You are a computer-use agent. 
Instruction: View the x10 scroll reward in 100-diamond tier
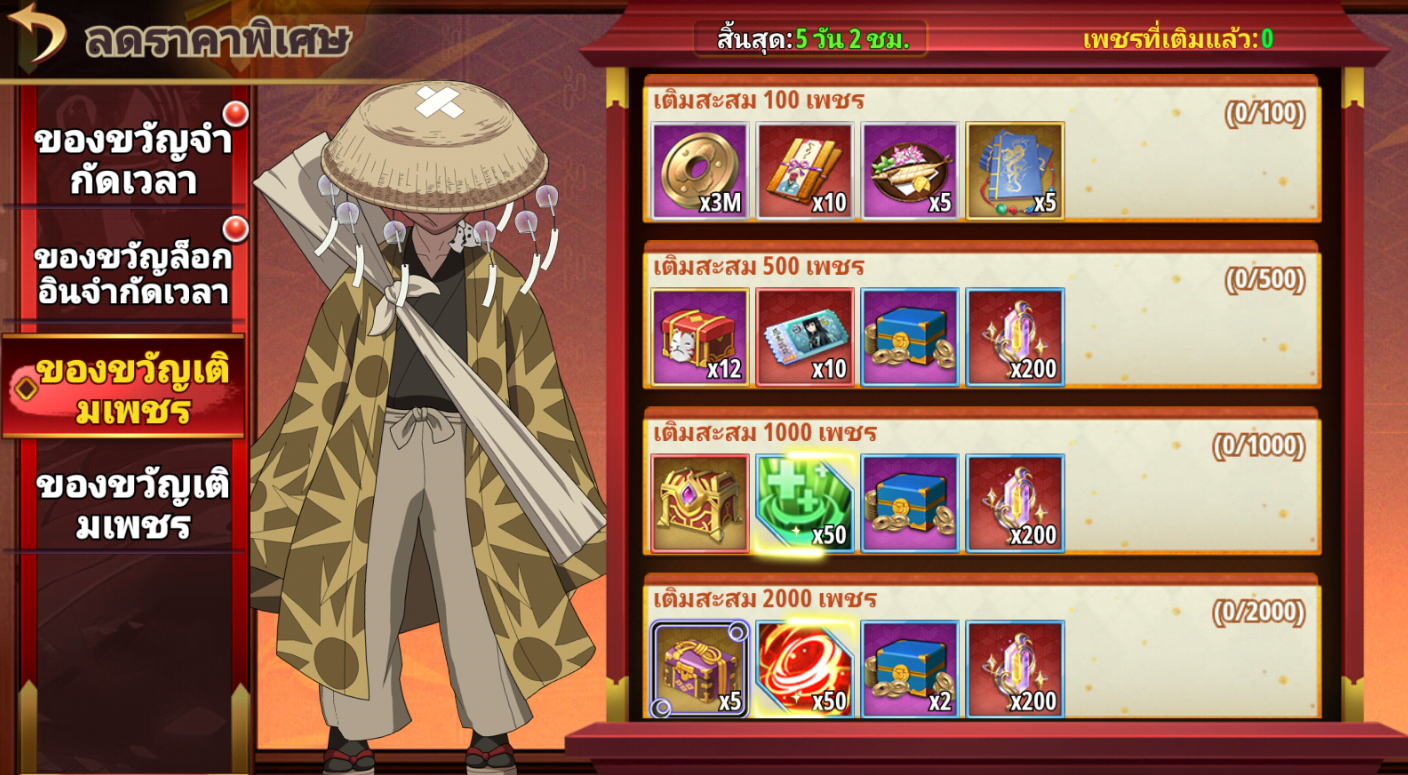click(805, 170)
